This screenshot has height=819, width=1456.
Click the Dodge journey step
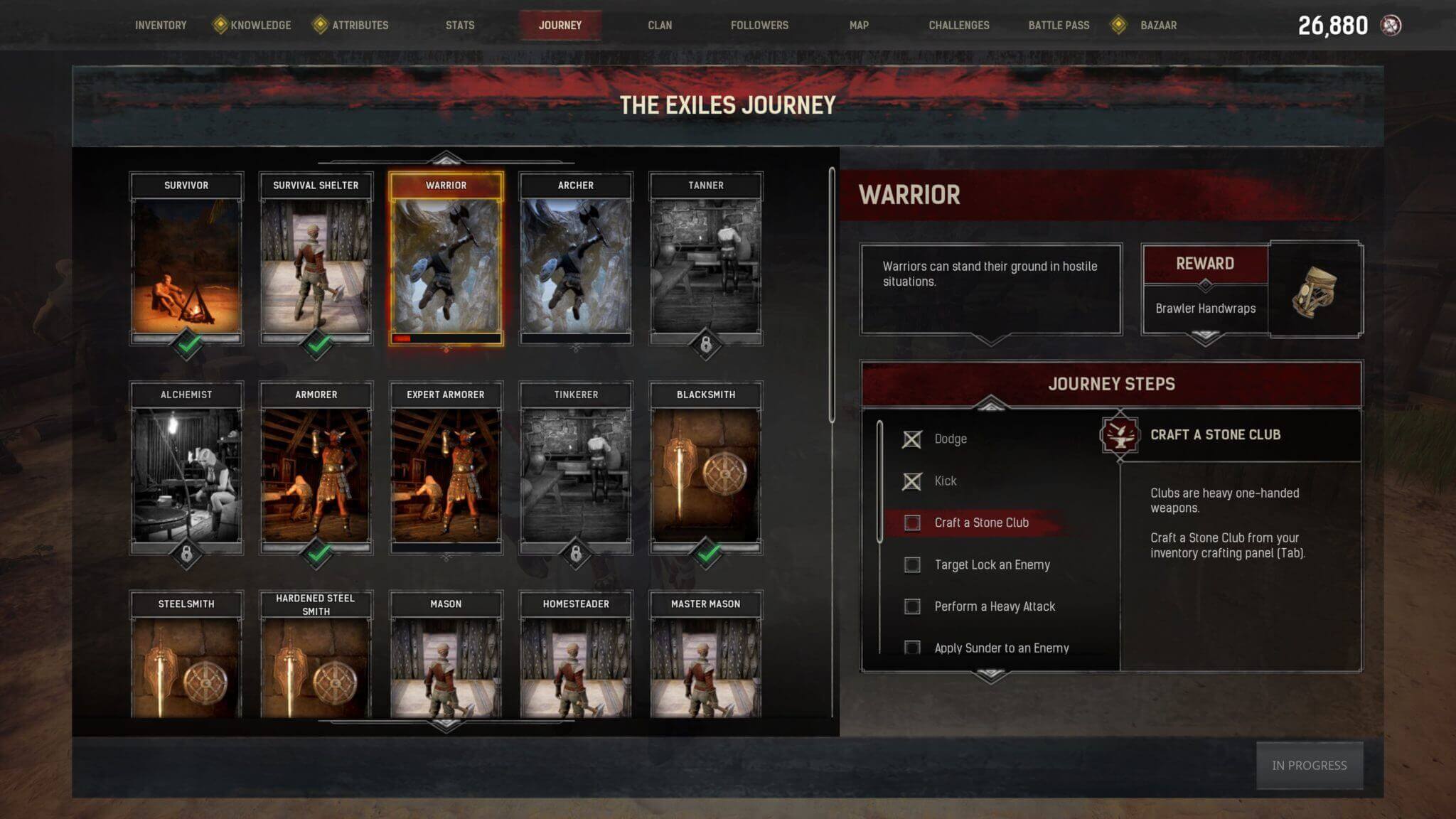point(950,439)
